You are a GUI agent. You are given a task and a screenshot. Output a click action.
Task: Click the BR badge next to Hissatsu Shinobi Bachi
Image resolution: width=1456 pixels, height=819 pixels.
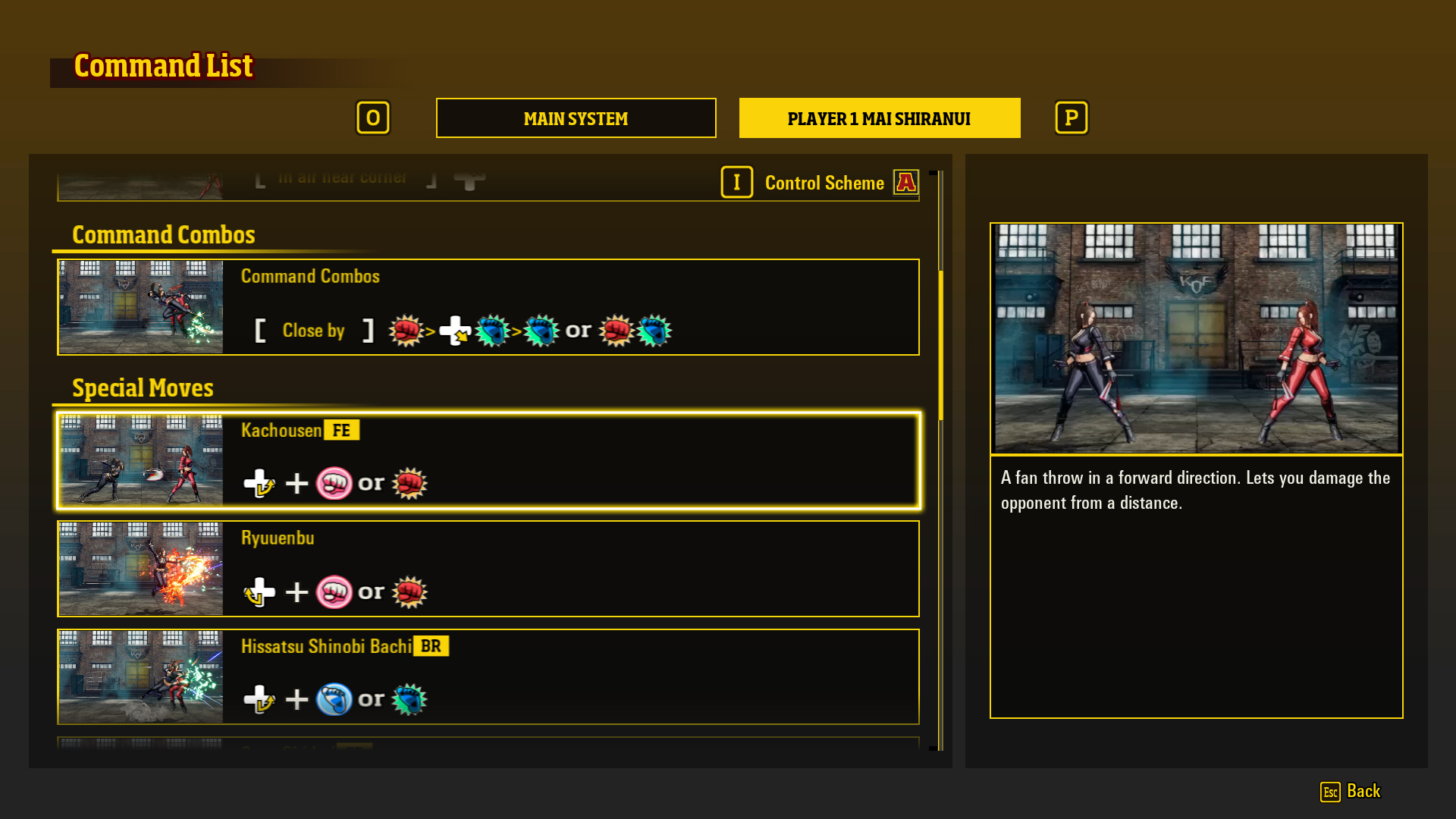(431, 647)
